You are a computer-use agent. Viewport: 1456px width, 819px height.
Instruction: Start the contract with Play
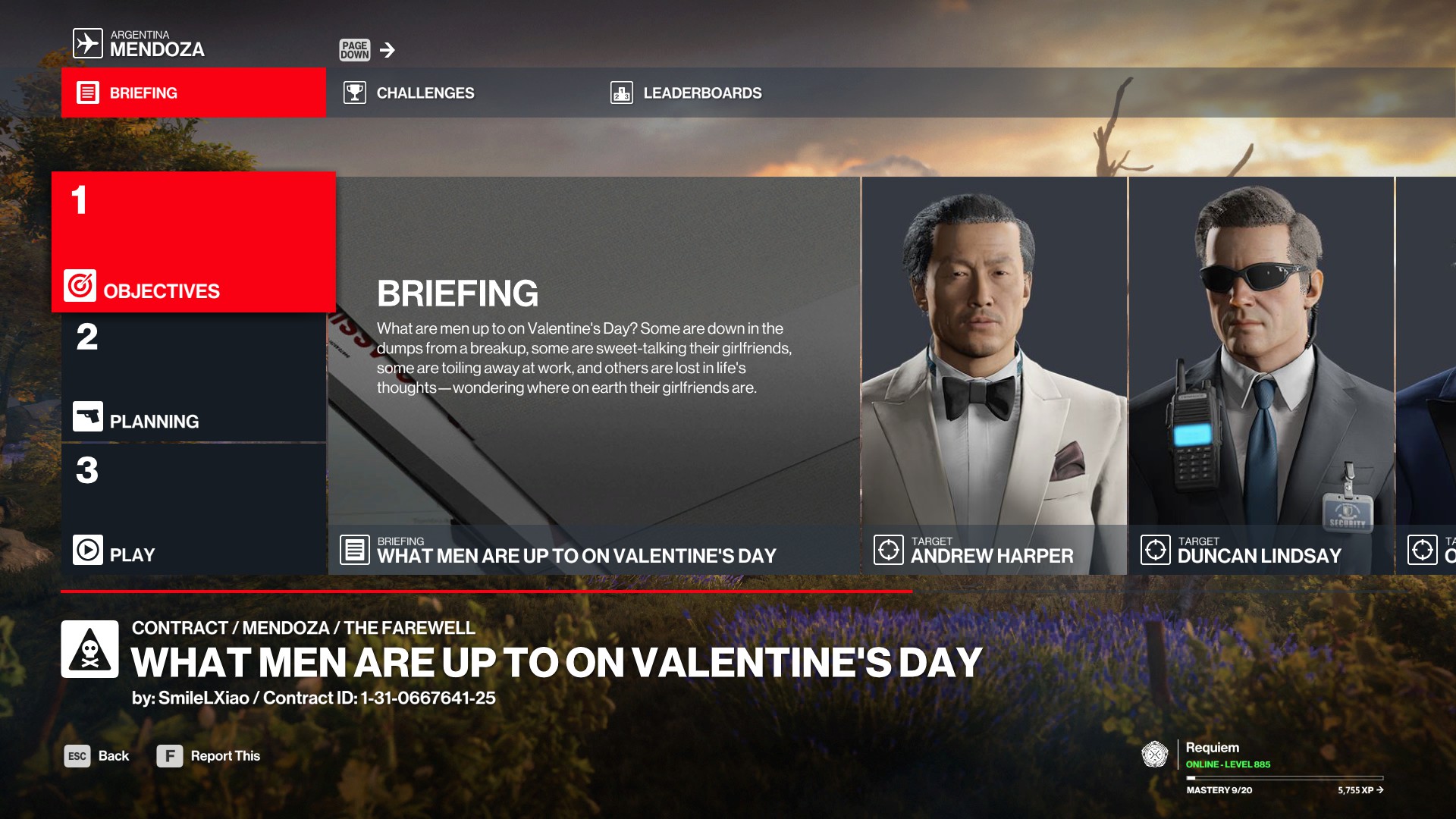pos(193,510)
